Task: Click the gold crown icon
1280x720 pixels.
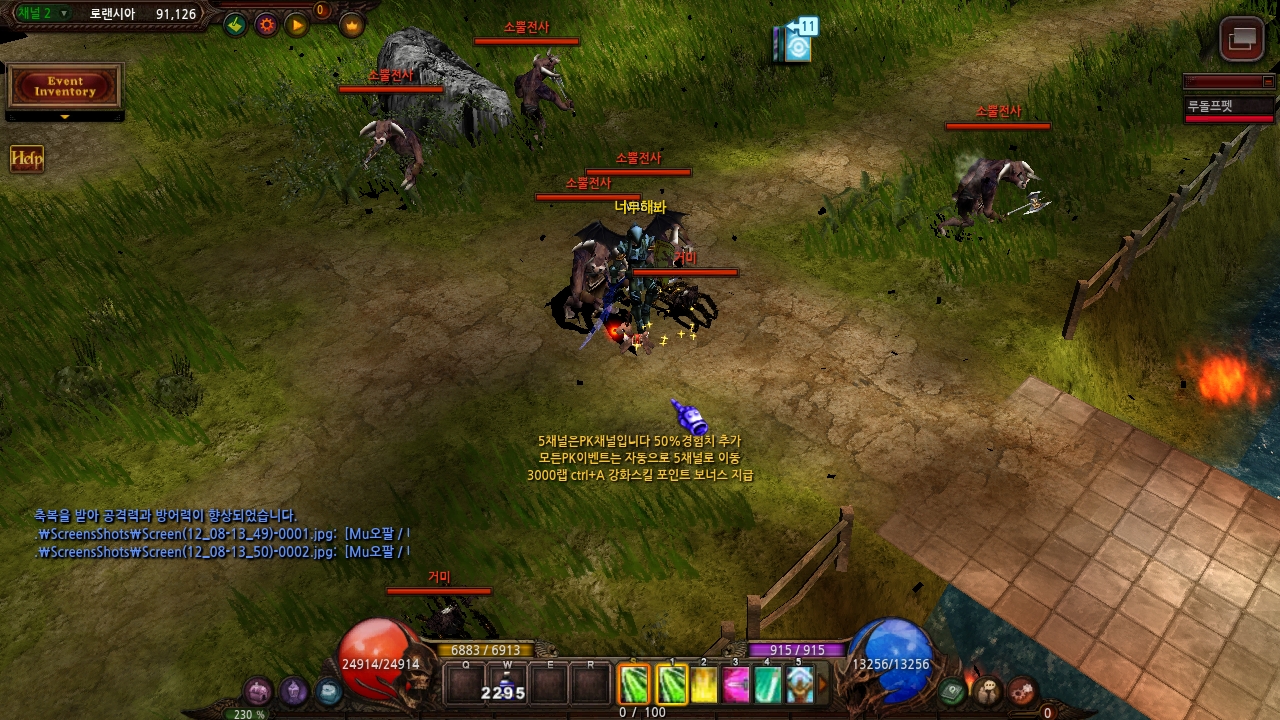Action: (352, 25)
